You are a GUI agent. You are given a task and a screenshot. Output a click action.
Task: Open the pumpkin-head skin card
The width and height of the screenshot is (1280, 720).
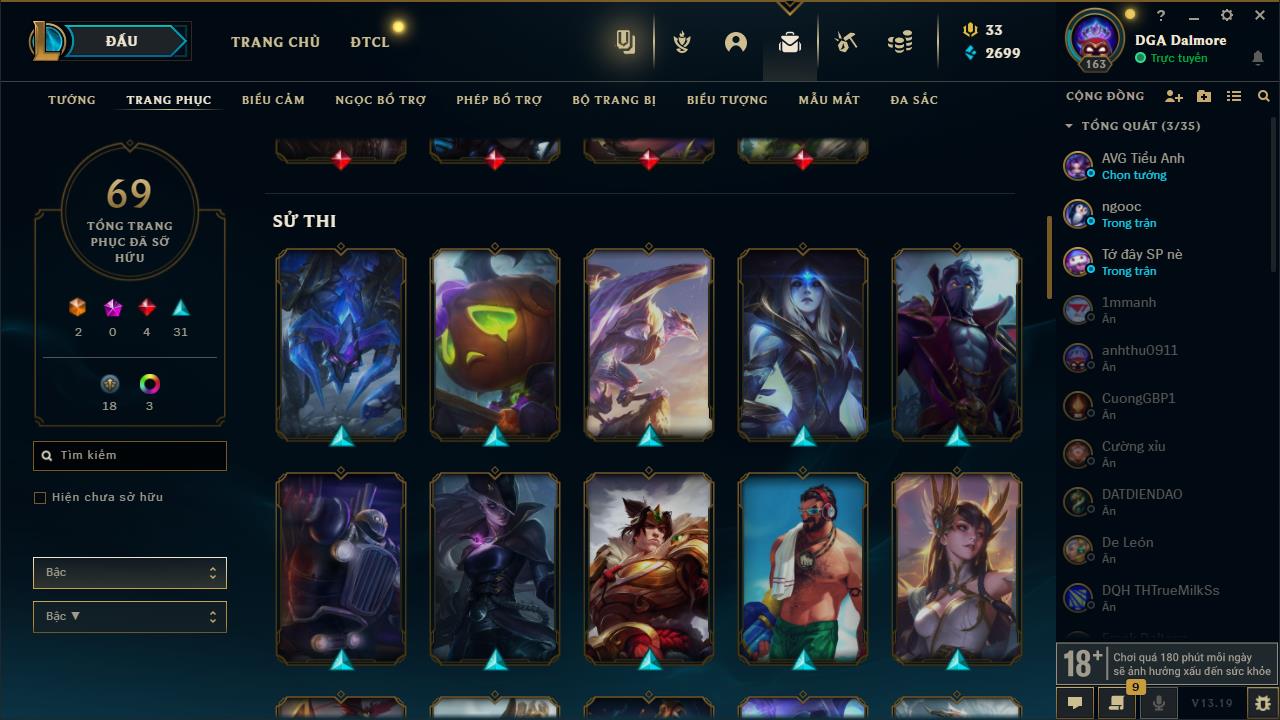(x=494, y=344)
